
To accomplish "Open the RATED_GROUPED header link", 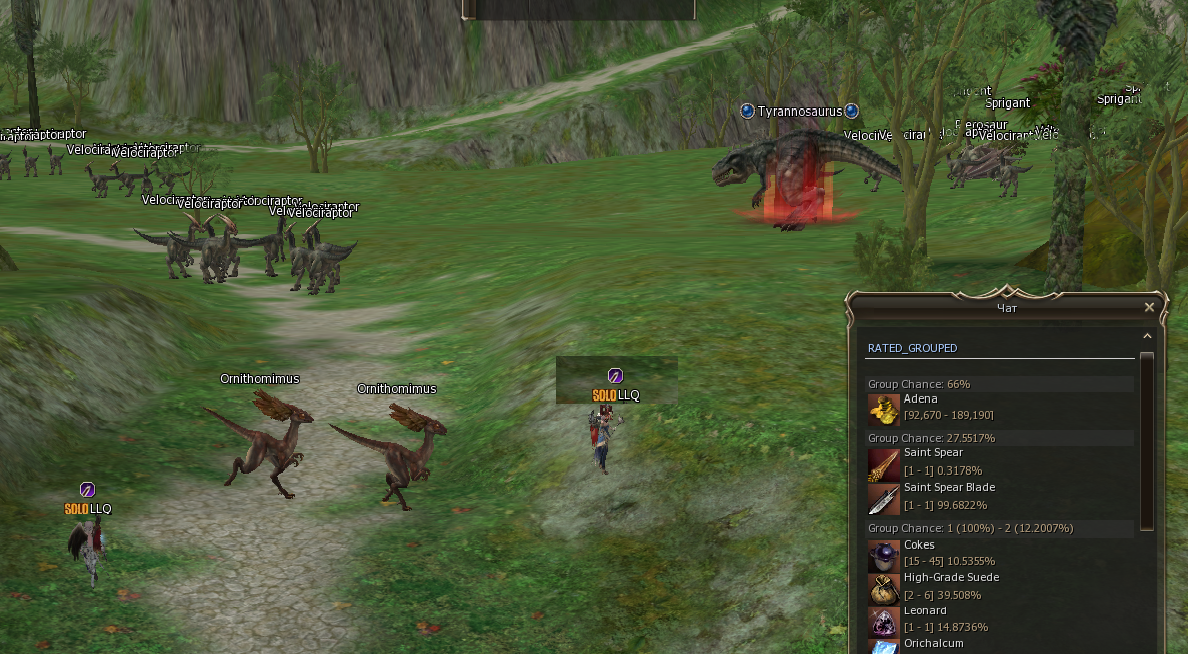I will (x=912, y=348).
